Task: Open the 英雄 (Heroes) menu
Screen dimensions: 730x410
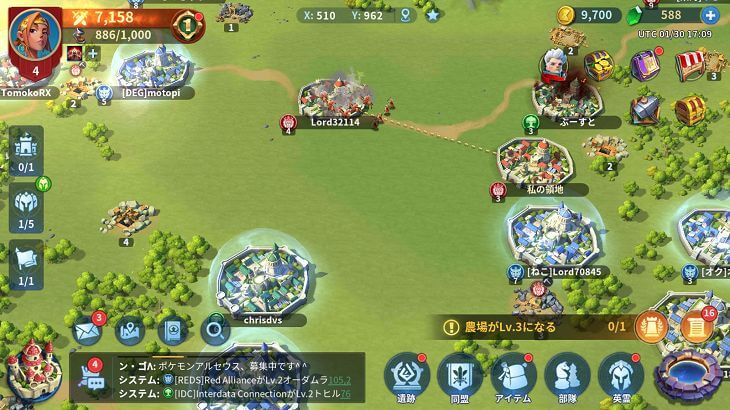Action: click(621, 376)
